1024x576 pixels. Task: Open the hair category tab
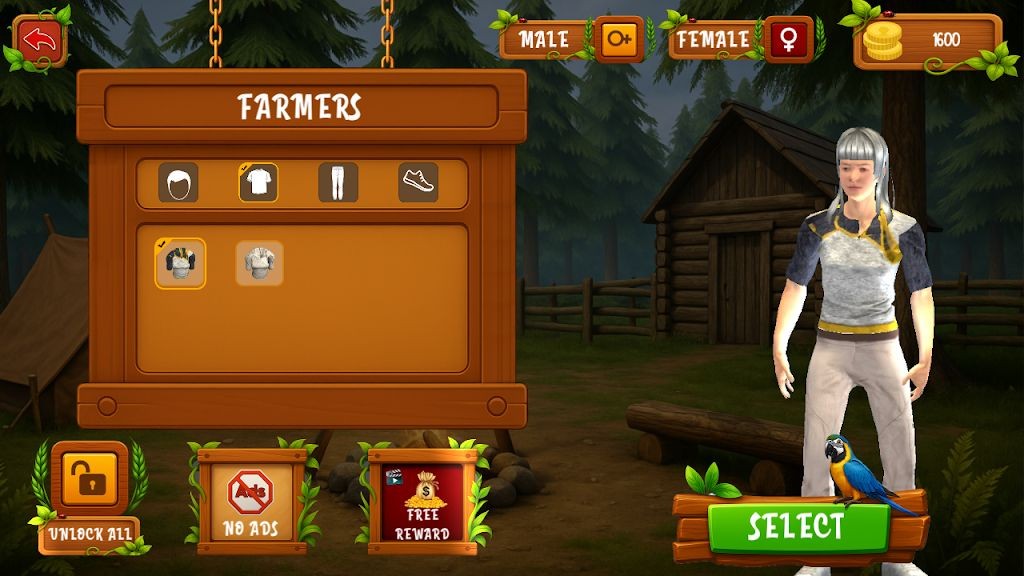(178, 183)
